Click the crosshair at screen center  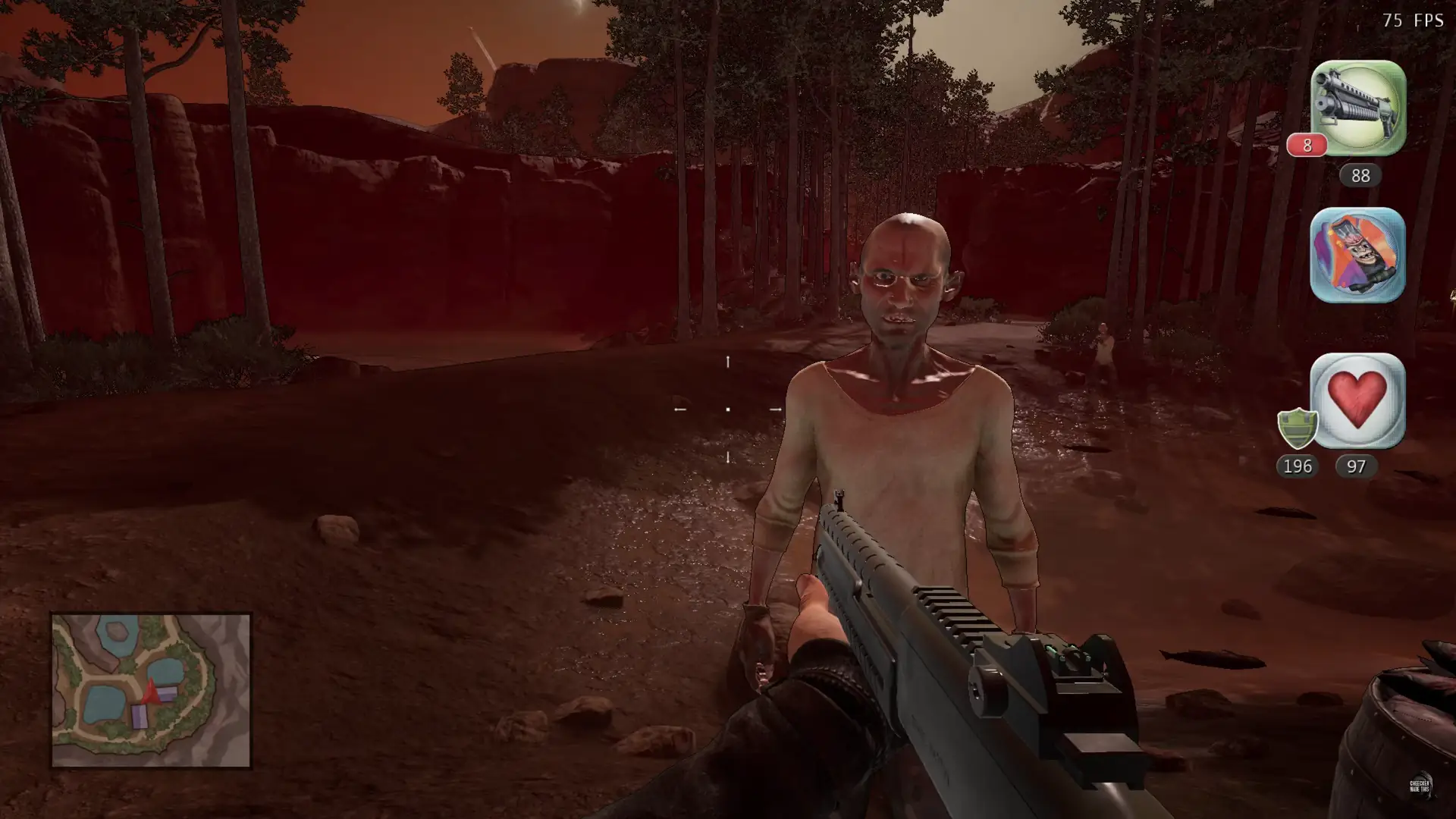pyautogui.click(x=726, y=409)
